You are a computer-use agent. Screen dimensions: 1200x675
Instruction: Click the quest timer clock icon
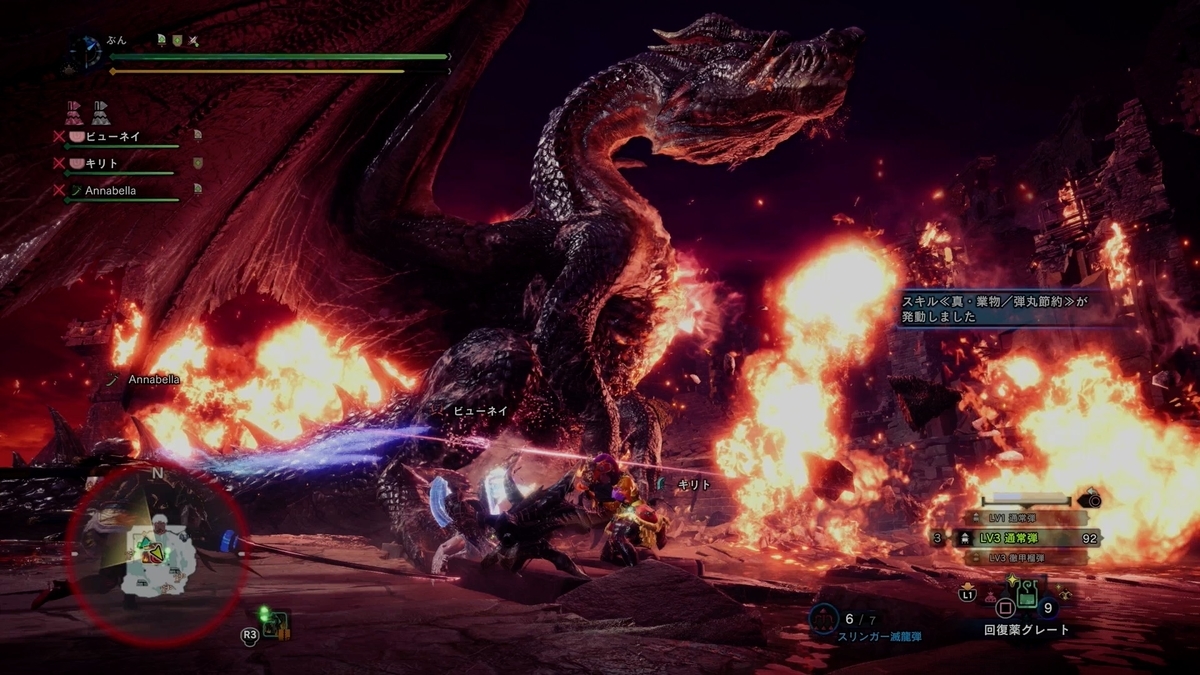tap(88, 52)
